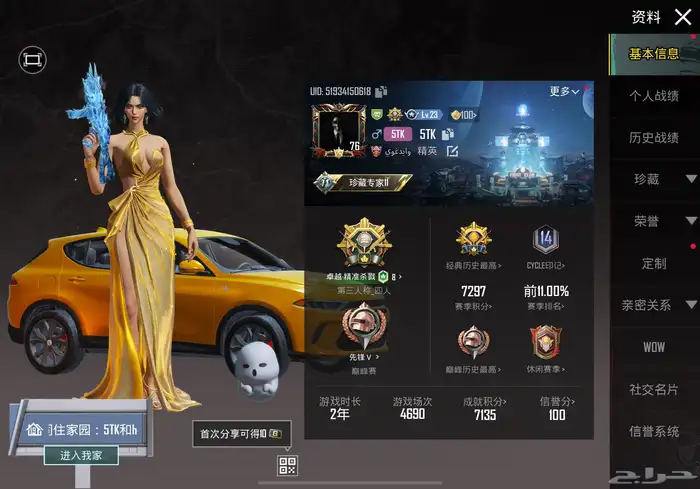
Task: Show the 信誉系统 tab
Action: pos(654,431)
